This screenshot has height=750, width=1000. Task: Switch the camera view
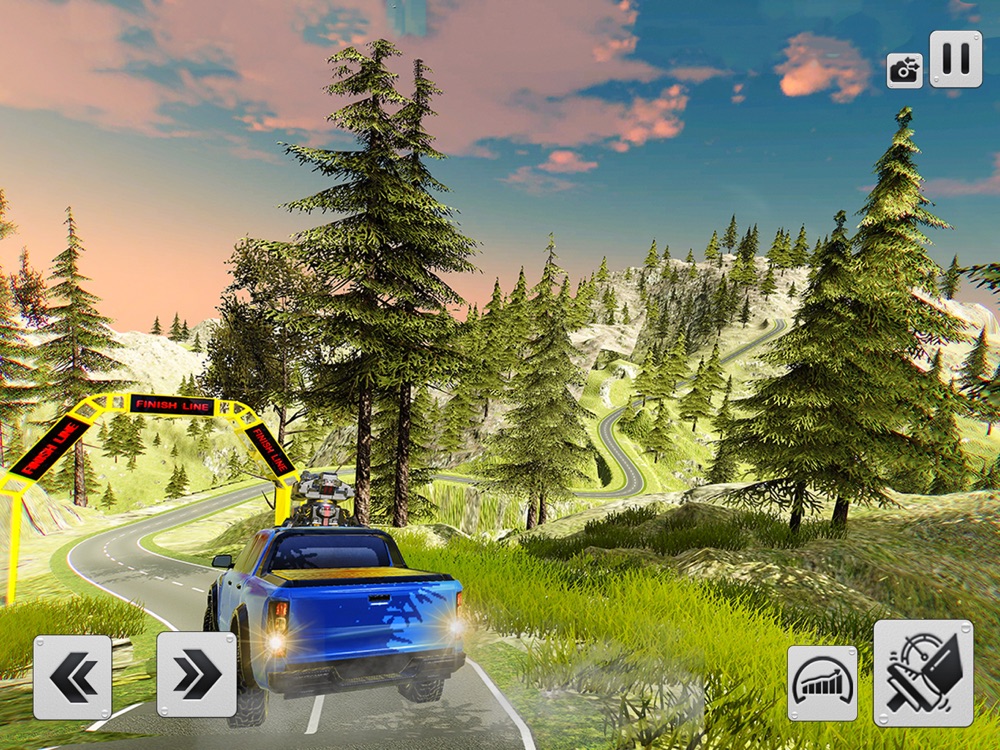[x=904, y=70]
